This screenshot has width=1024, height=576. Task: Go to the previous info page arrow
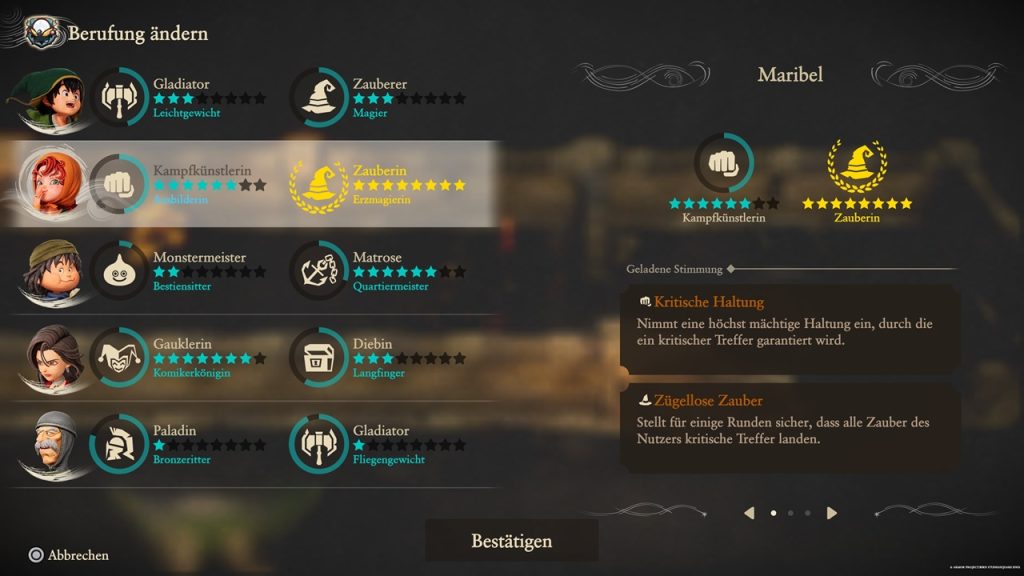click(x=749, y=513)
